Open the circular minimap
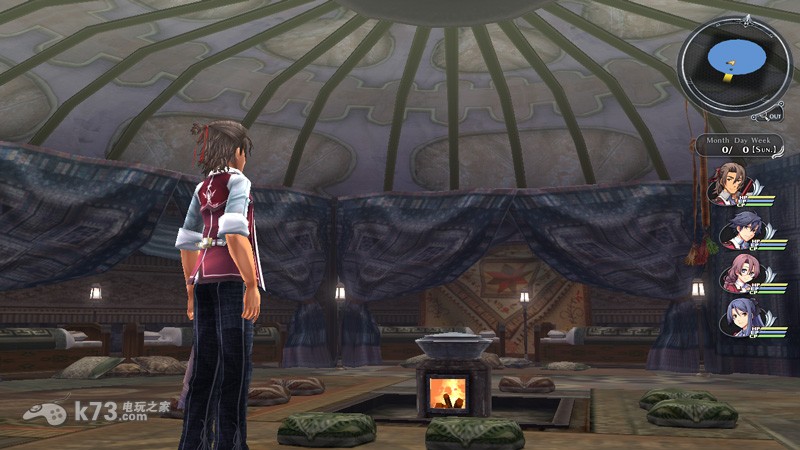The image size is (800, 450). tap(733, 62)
